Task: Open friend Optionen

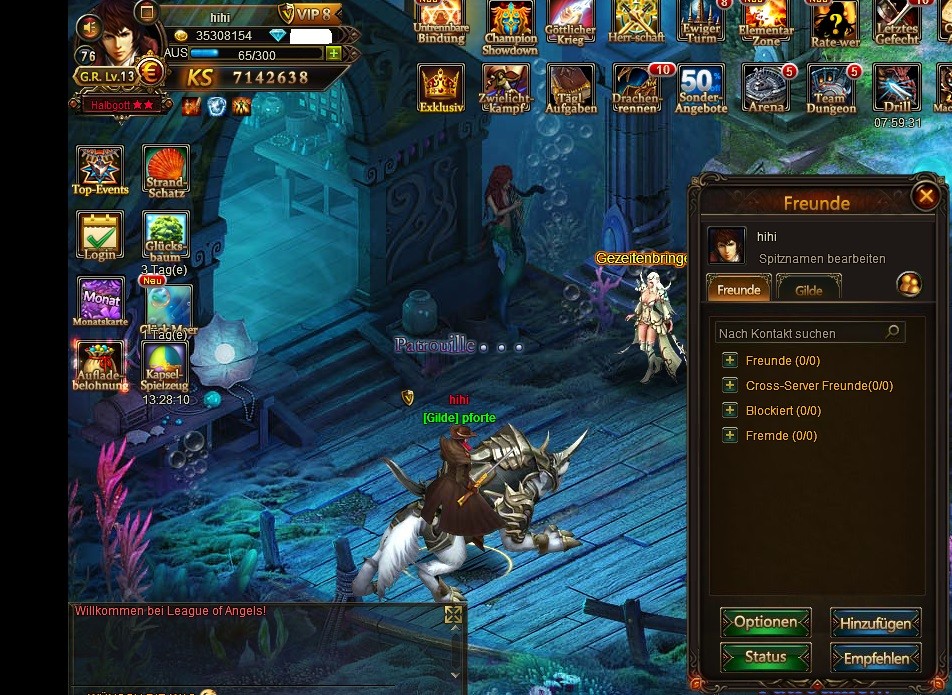Action: 765,622
